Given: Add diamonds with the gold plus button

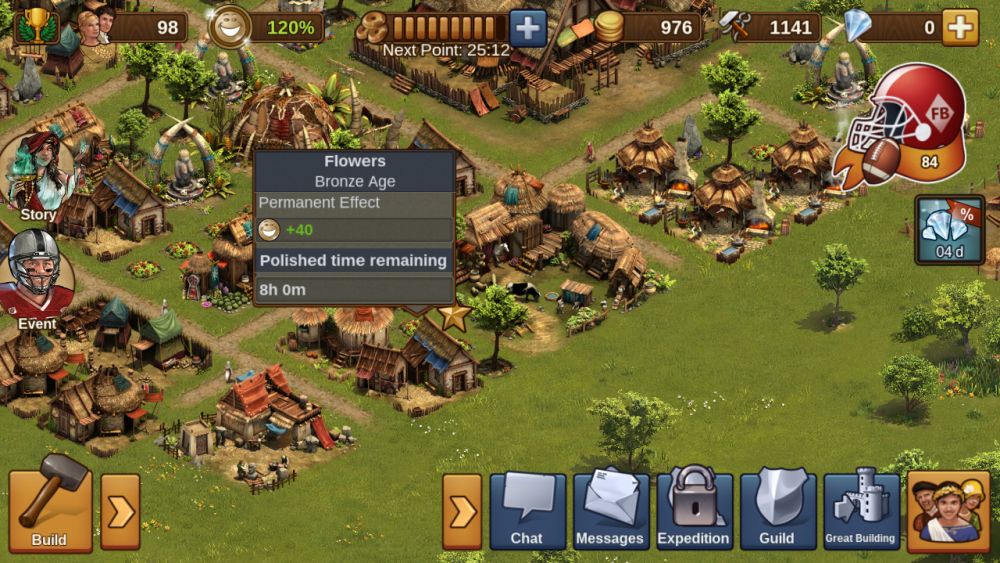Looking at the screenshot, I should pos(960,27).
